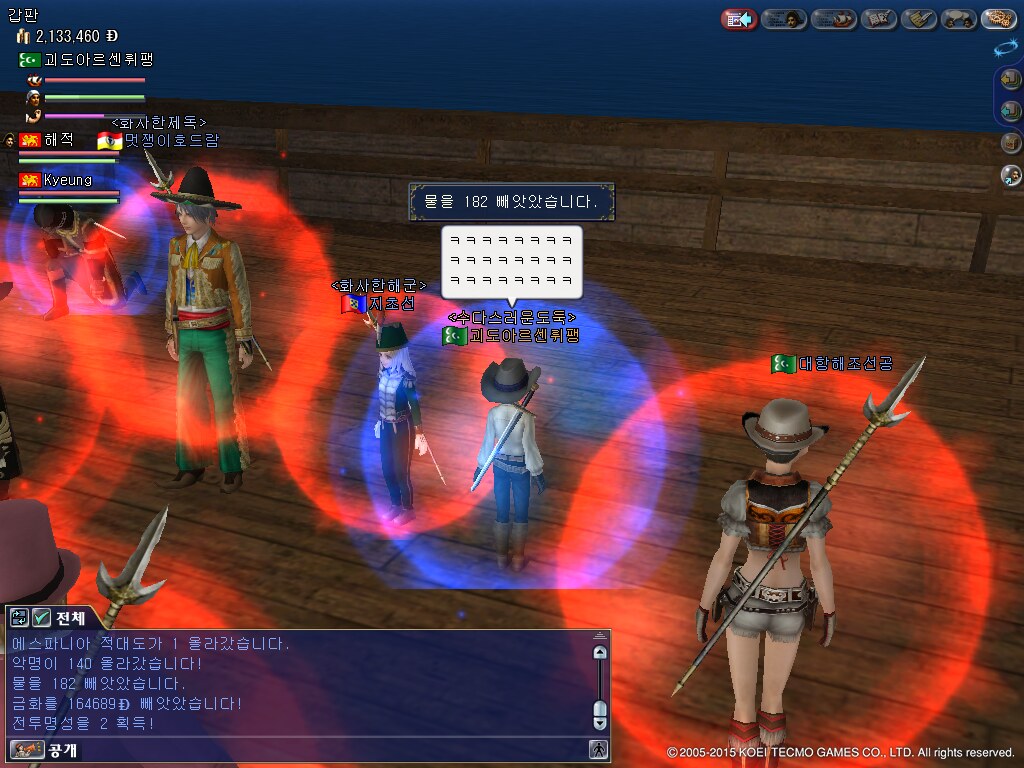
Task: Click the red menu-collapse arrow button
Action: [739, 19]
